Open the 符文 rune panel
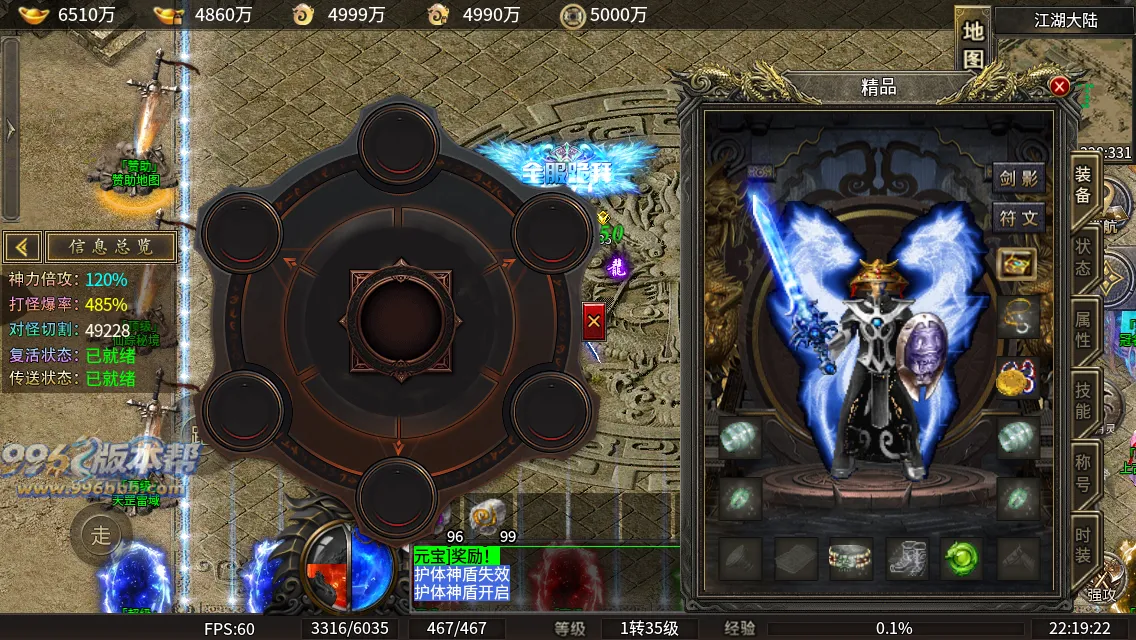Image resolution: width=1136 pixels, height=640 pixels. [x=1018, y=216]
